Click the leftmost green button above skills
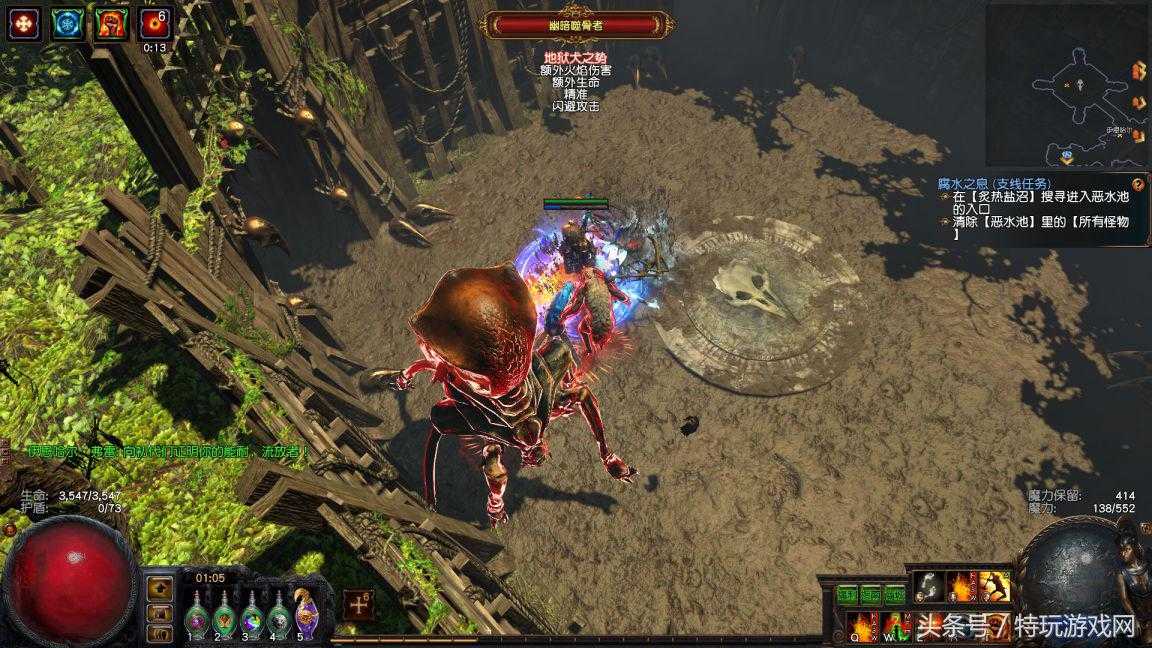The image size is (1152, 648). [x=848, y=595]
